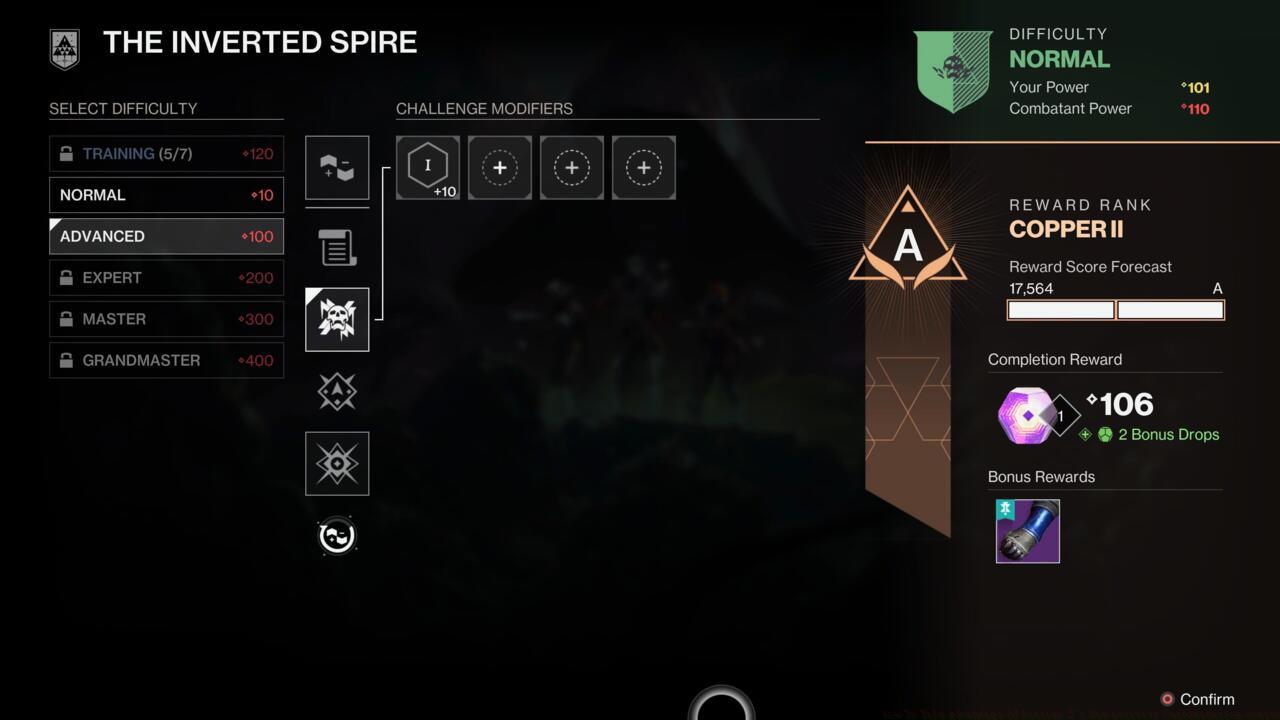The width and height of the screenshot is (1280, 720).
Task: Switch to the TRAINING difficulty tab
Action: 165,153
